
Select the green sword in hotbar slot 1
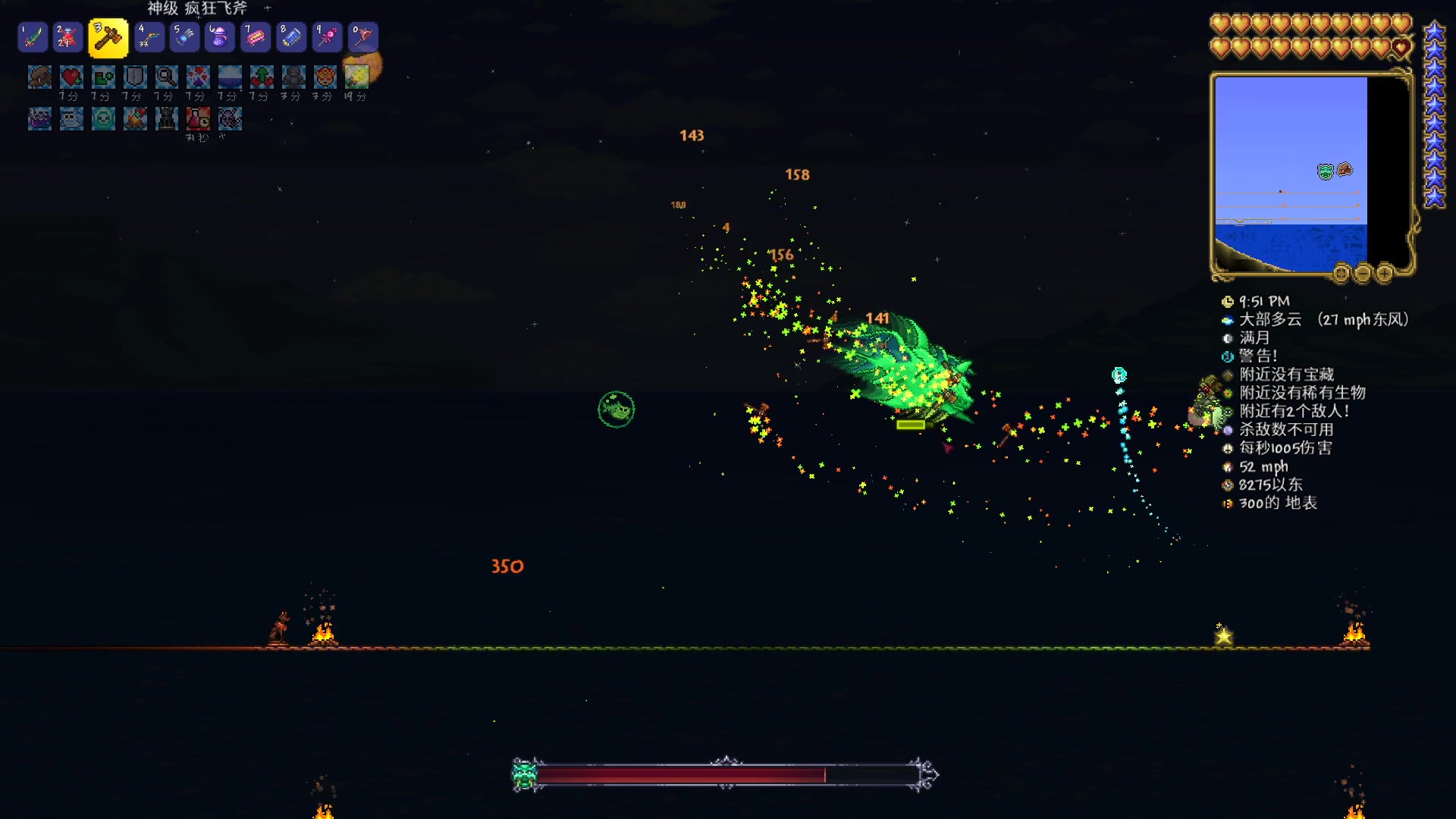[x=33, y=36]
